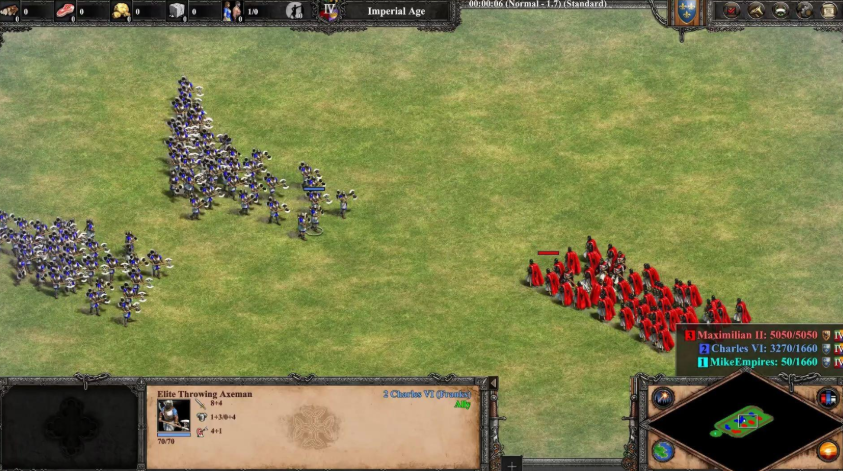Screen dimensions: 843x471
Task: Toggle the friend-or-foe colors flag button
Action: [x=828, y=398]
